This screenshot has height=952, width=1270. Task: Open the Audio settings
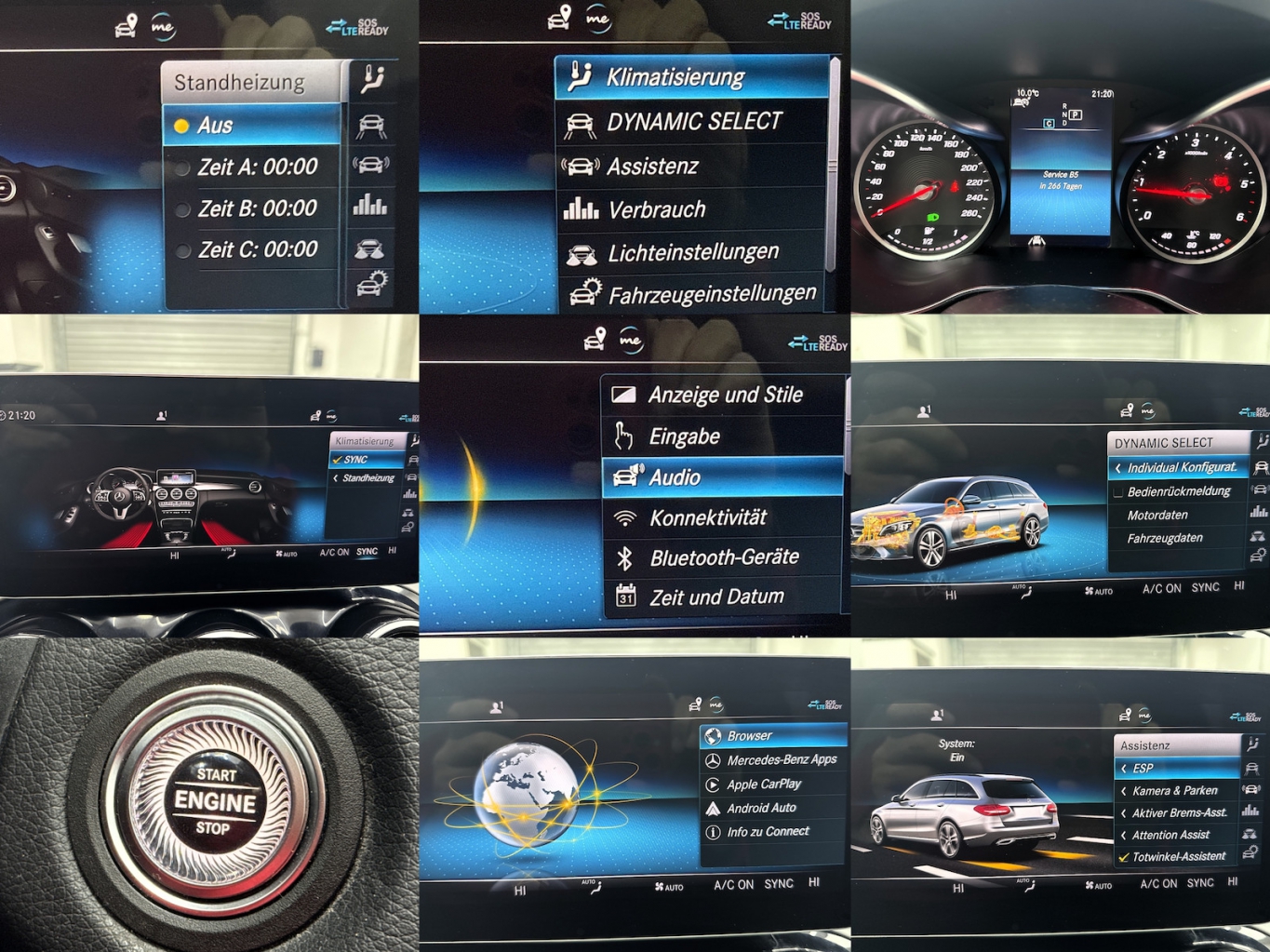click(x=675, y=477)
